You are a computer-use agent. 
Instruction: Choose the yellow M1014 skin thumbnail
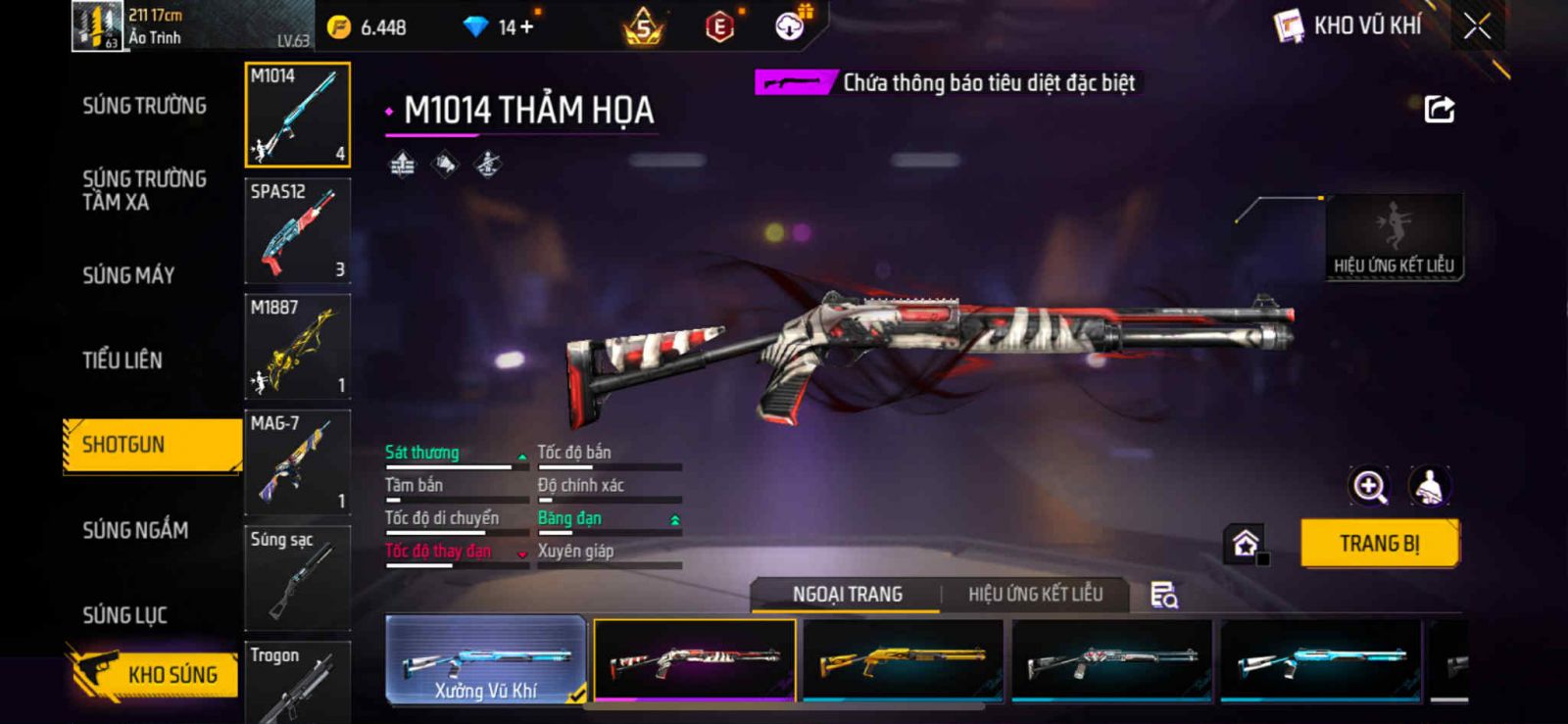(x=903, y=660)
